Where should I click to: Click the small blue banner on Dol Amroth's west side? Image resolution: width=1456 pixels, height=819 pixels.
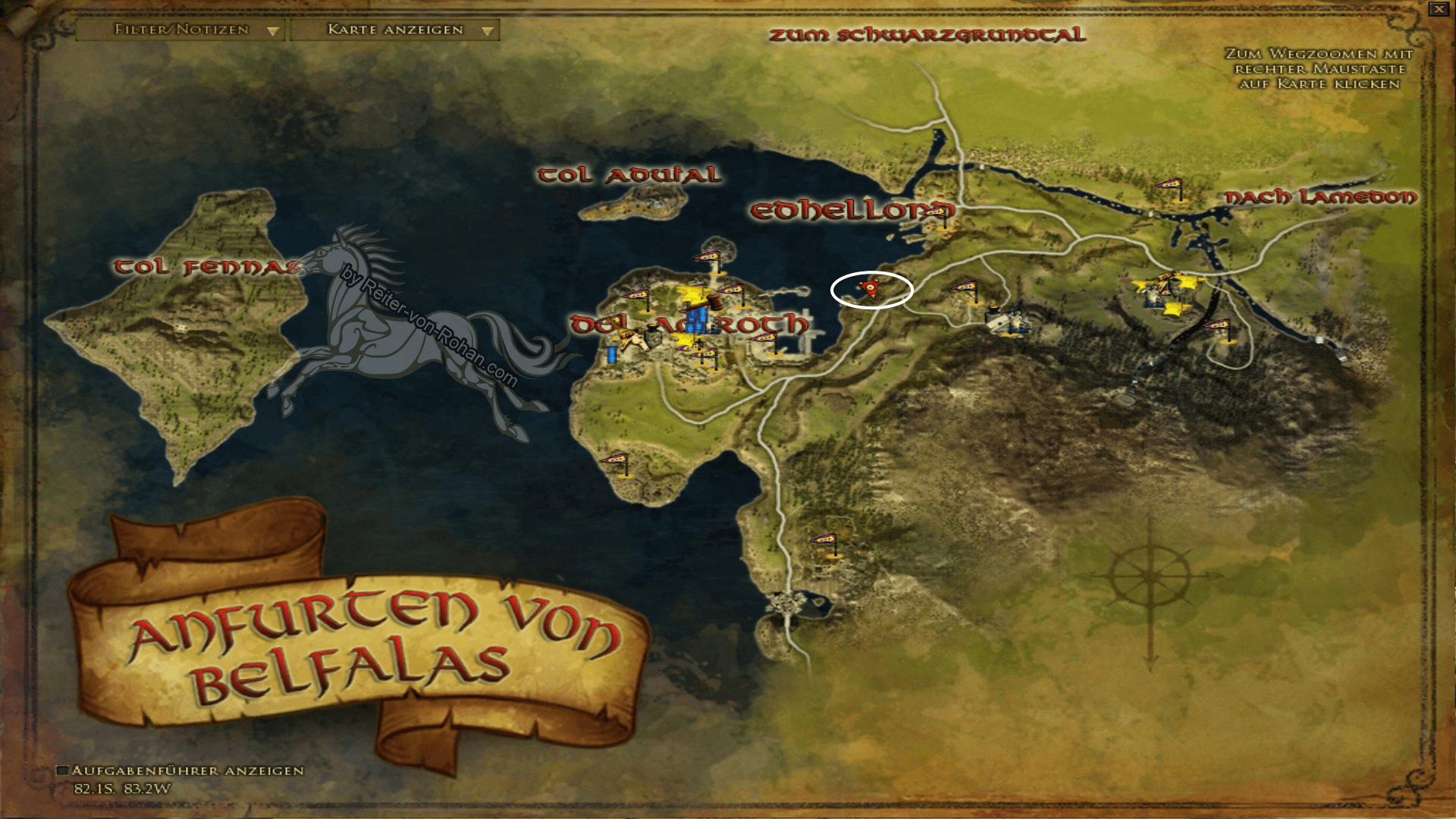(x=611, y=355)
